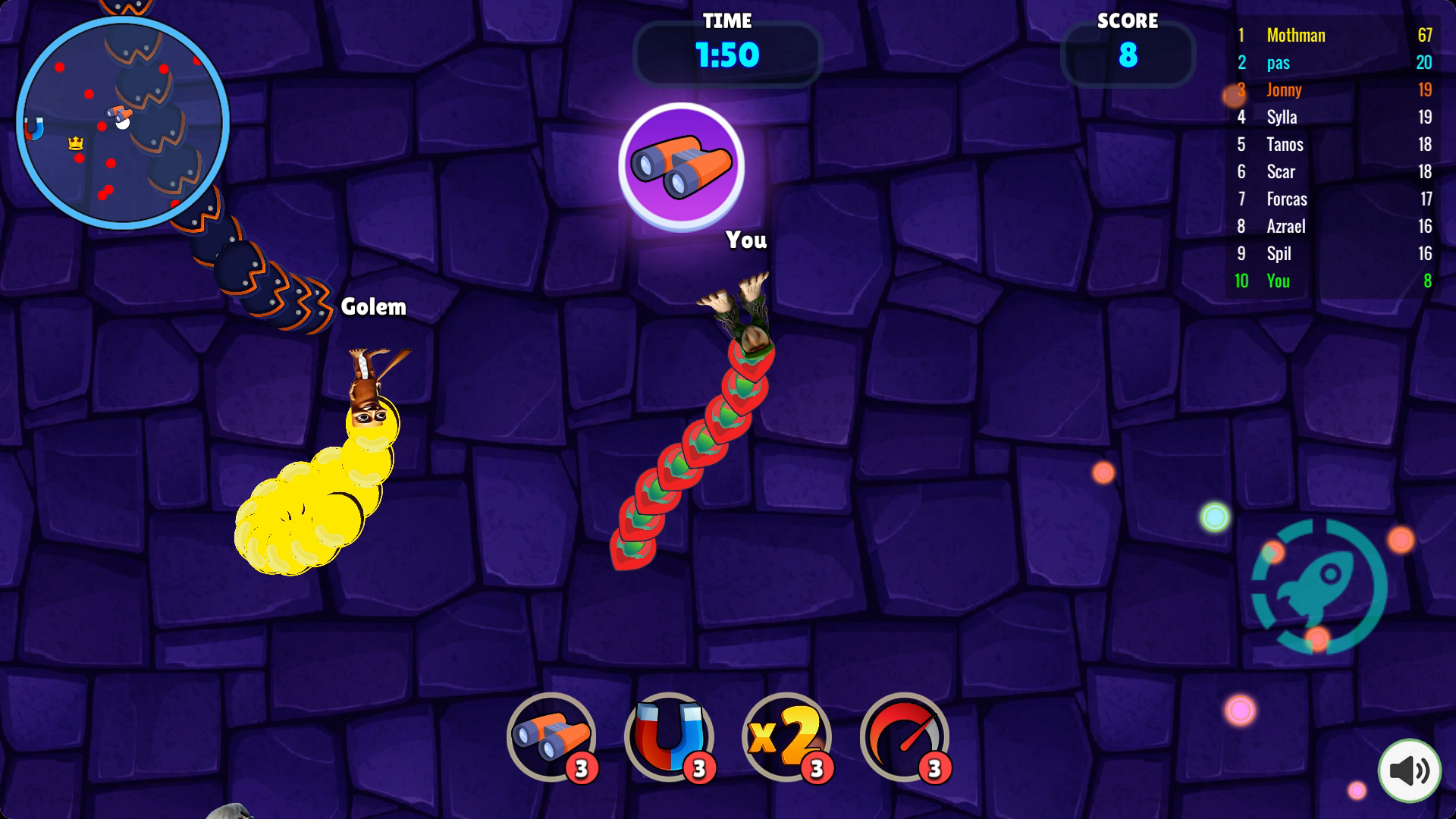
Task: Use the magnet power-up
Action: [x=669, y=736]
